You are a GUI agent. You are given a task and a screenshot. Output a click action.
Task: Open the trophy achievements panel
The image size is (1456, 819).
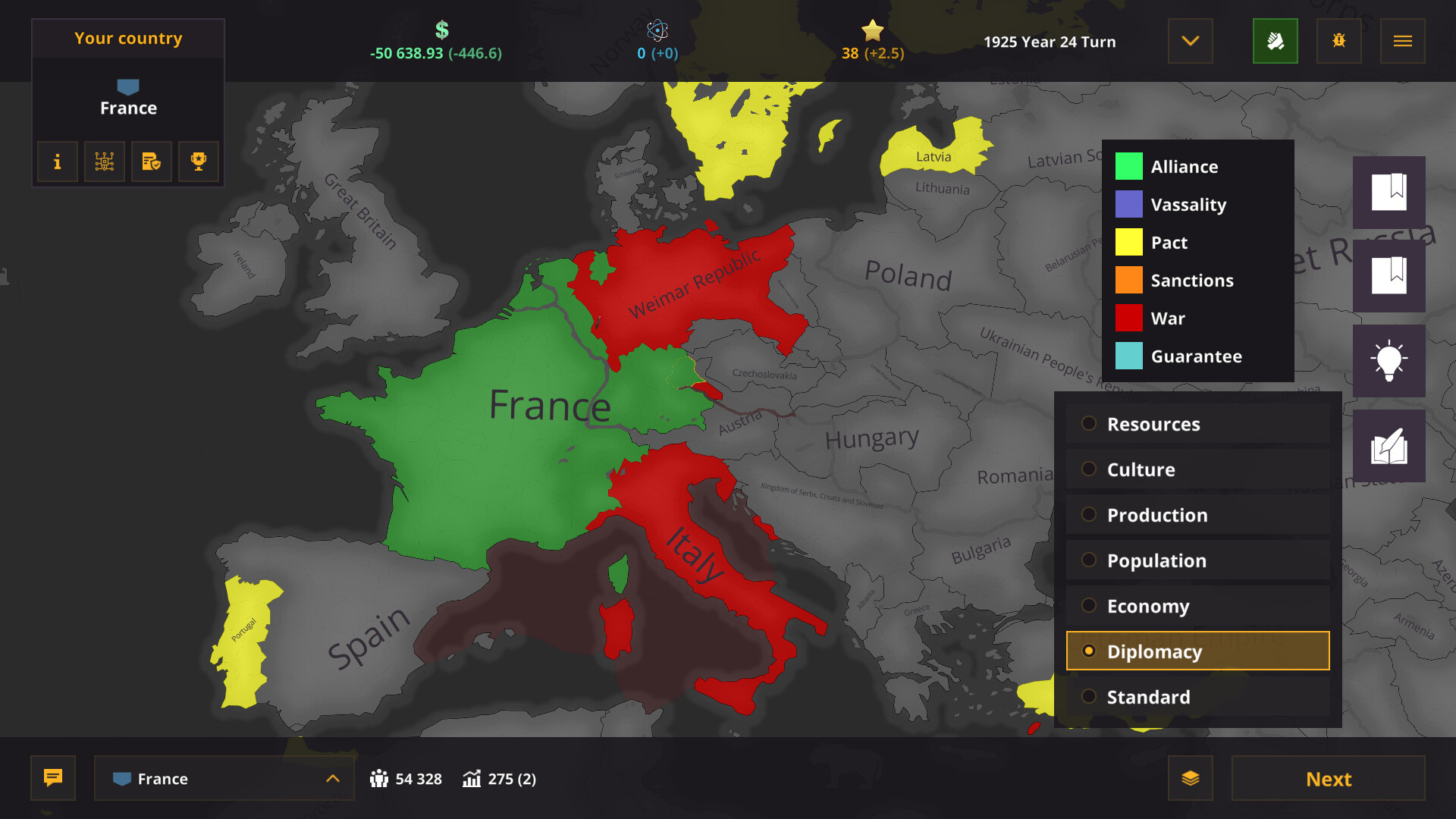pyautogui.click(x=198, y=162)
